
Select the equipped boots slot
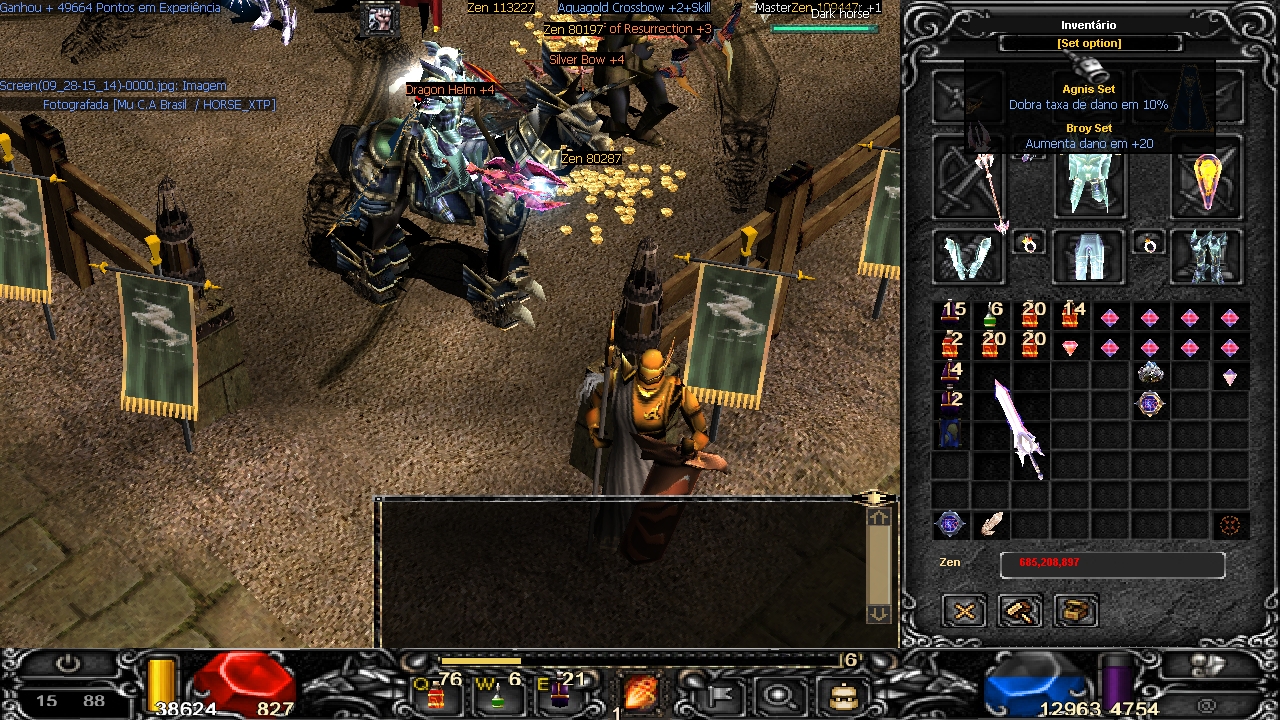pyautogui.click(x=1208, y=256)
